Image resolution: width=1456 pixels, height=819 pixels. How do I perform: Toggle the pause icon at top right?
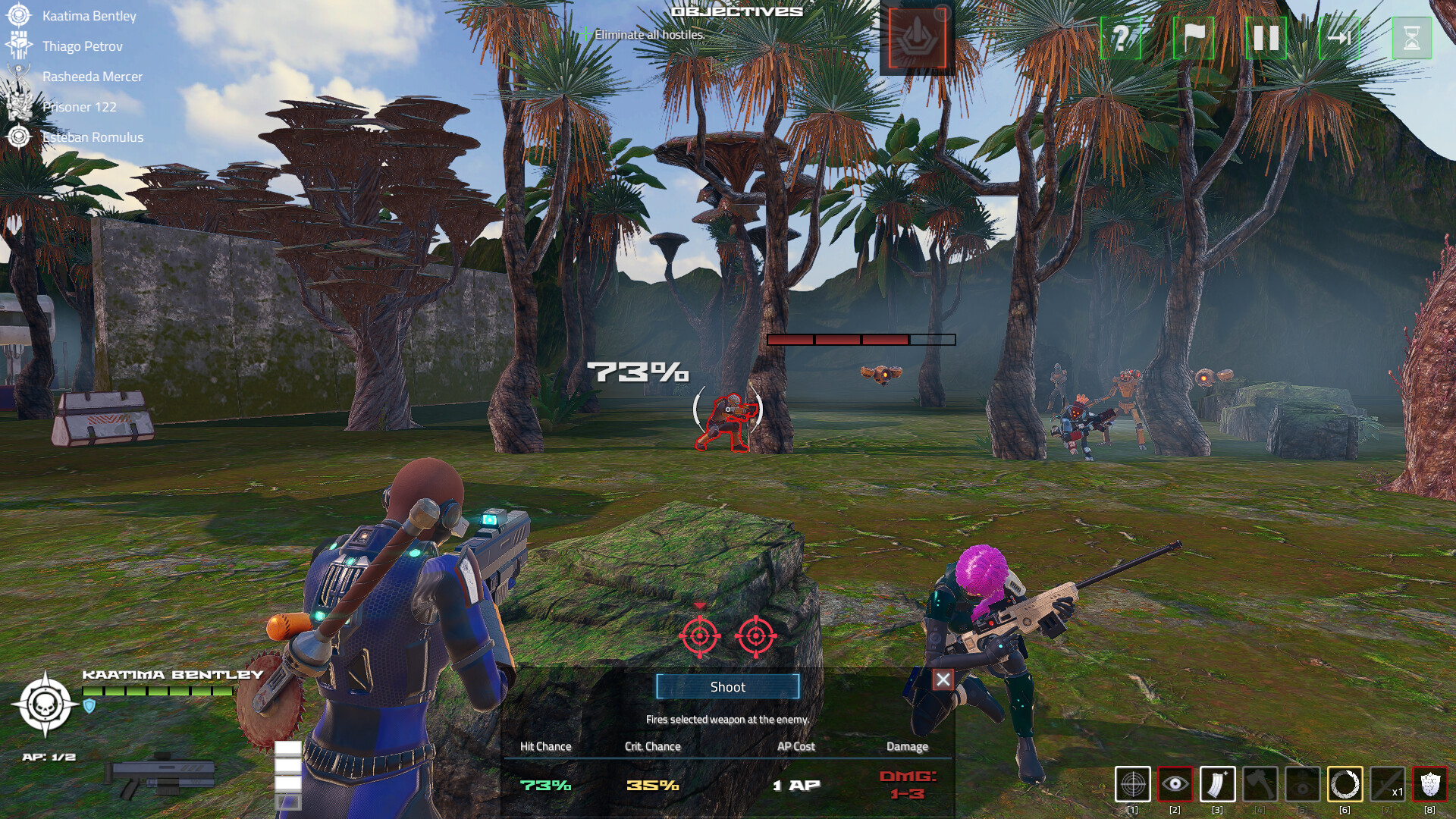(1265, 36)
